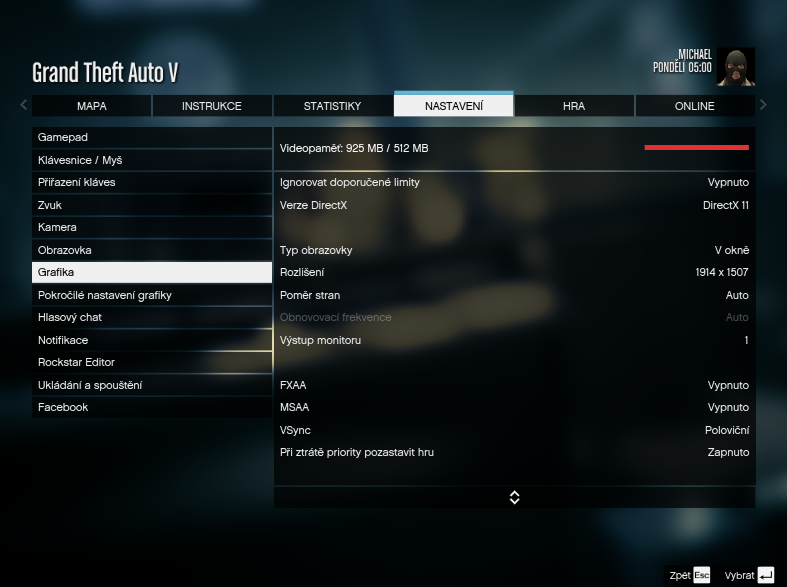Choose the Zvuk settings entry
787x587 pixels.
152,205
